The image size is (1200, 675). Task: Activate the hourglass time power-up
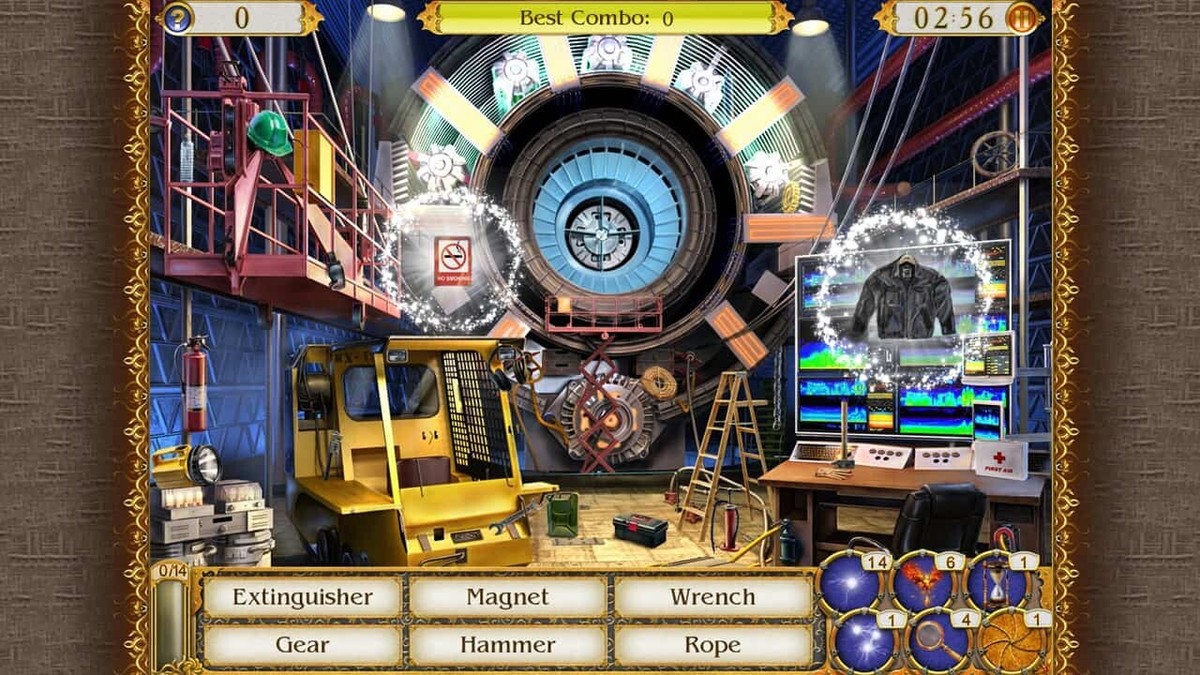tap(995, 582)
